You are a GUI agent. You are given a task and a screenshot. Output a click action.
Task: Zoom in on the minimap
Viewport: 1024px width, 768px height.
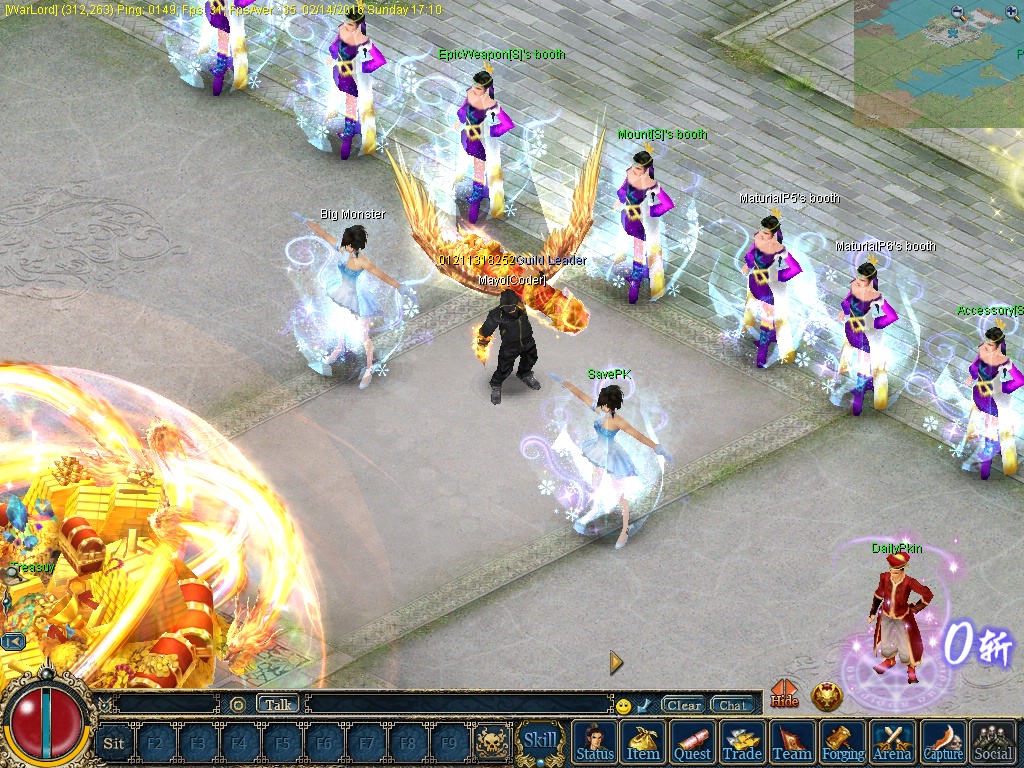click(x=1012, y=13)
